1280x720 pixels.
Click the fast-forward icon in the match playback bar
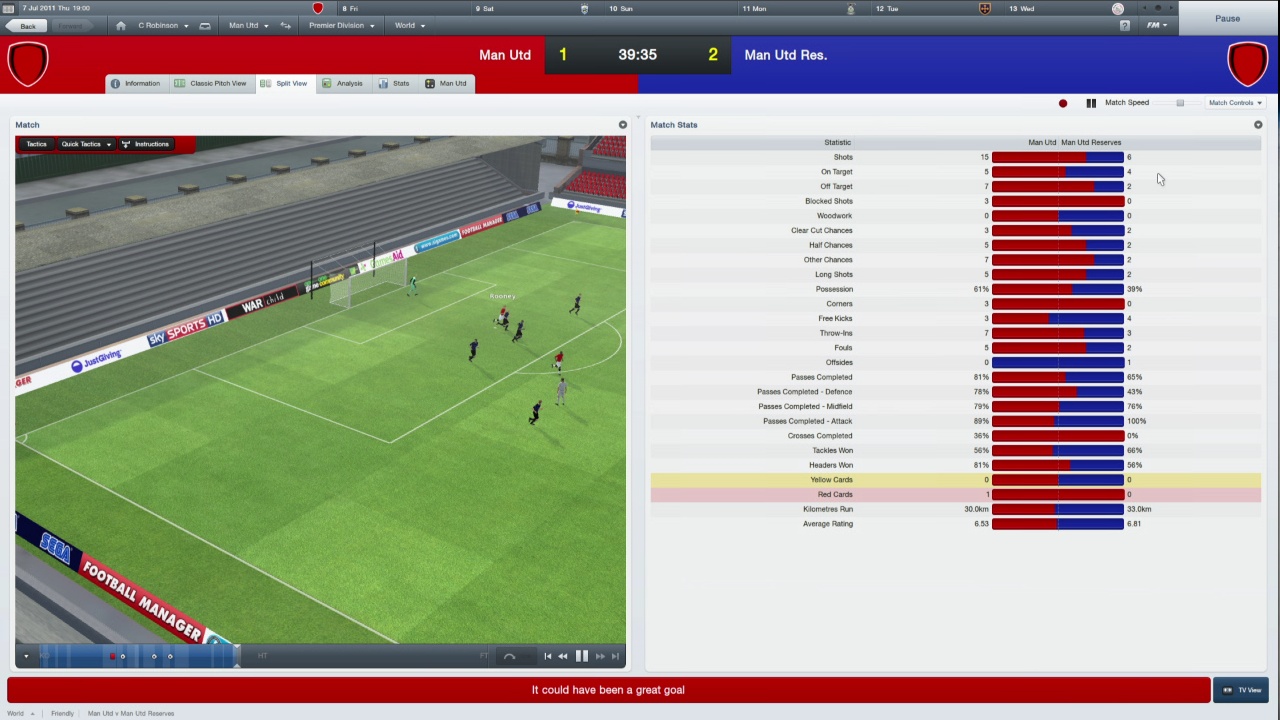pos(600,656)
